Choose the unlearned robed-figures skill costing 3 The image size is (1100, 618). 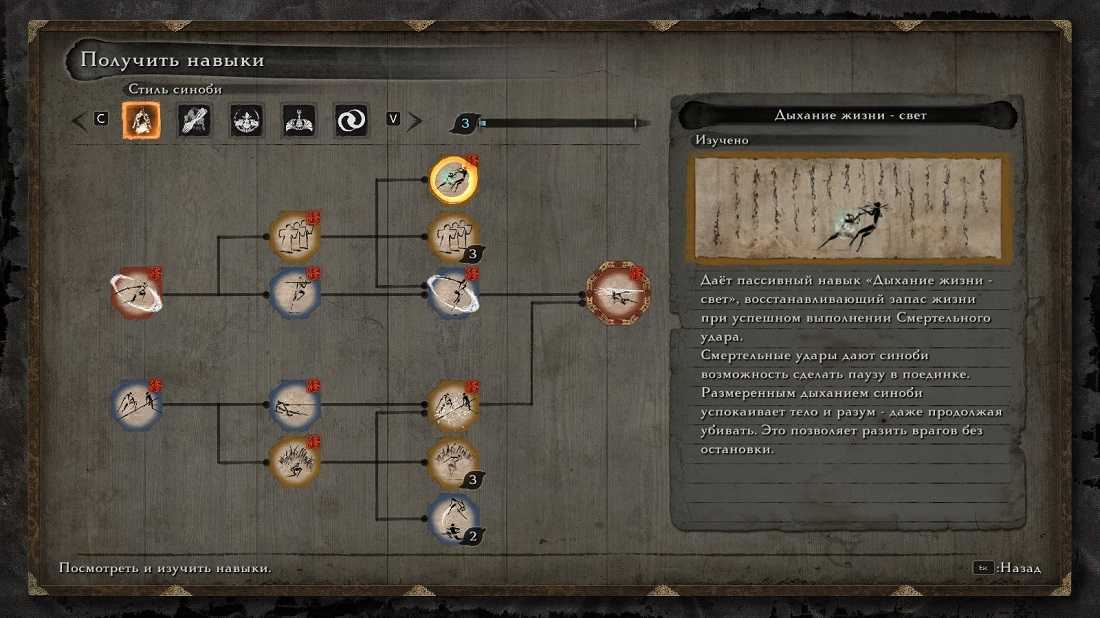tap(453, 237)
